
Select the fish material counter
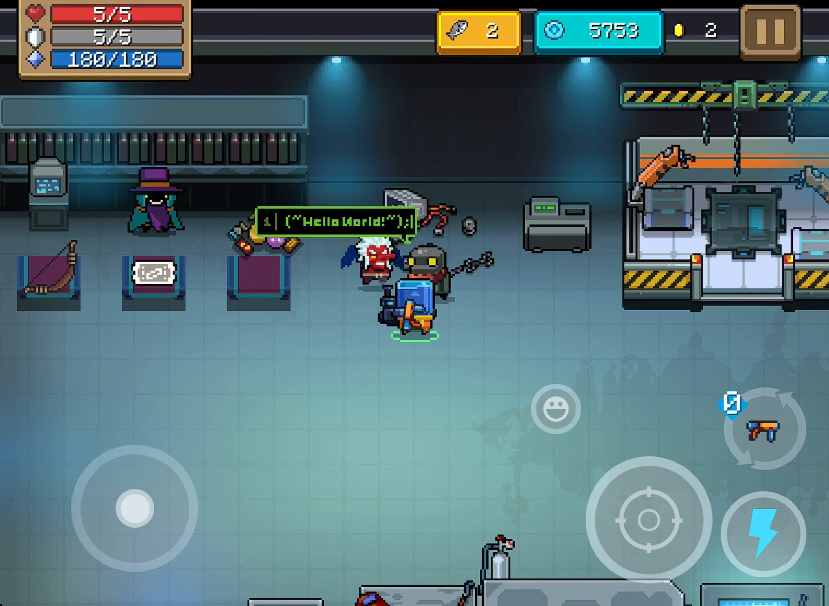478,31
